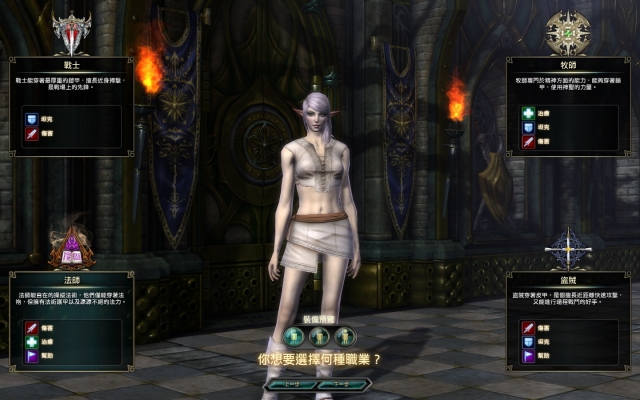Click the Mage's green cross healing icon
640x400 pixels.
tap(31, 341)
